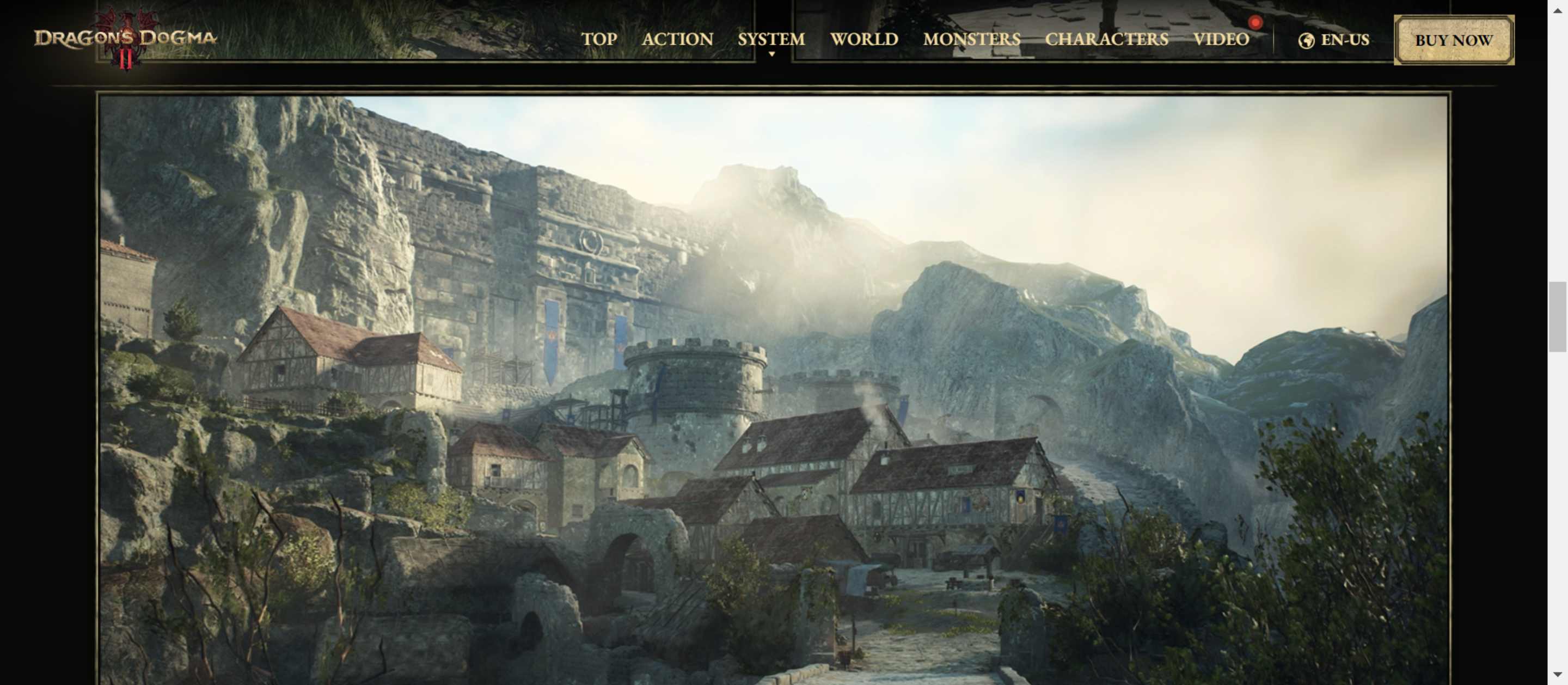
Task: Open the VIDEO page
Action: pos(1221,40)
